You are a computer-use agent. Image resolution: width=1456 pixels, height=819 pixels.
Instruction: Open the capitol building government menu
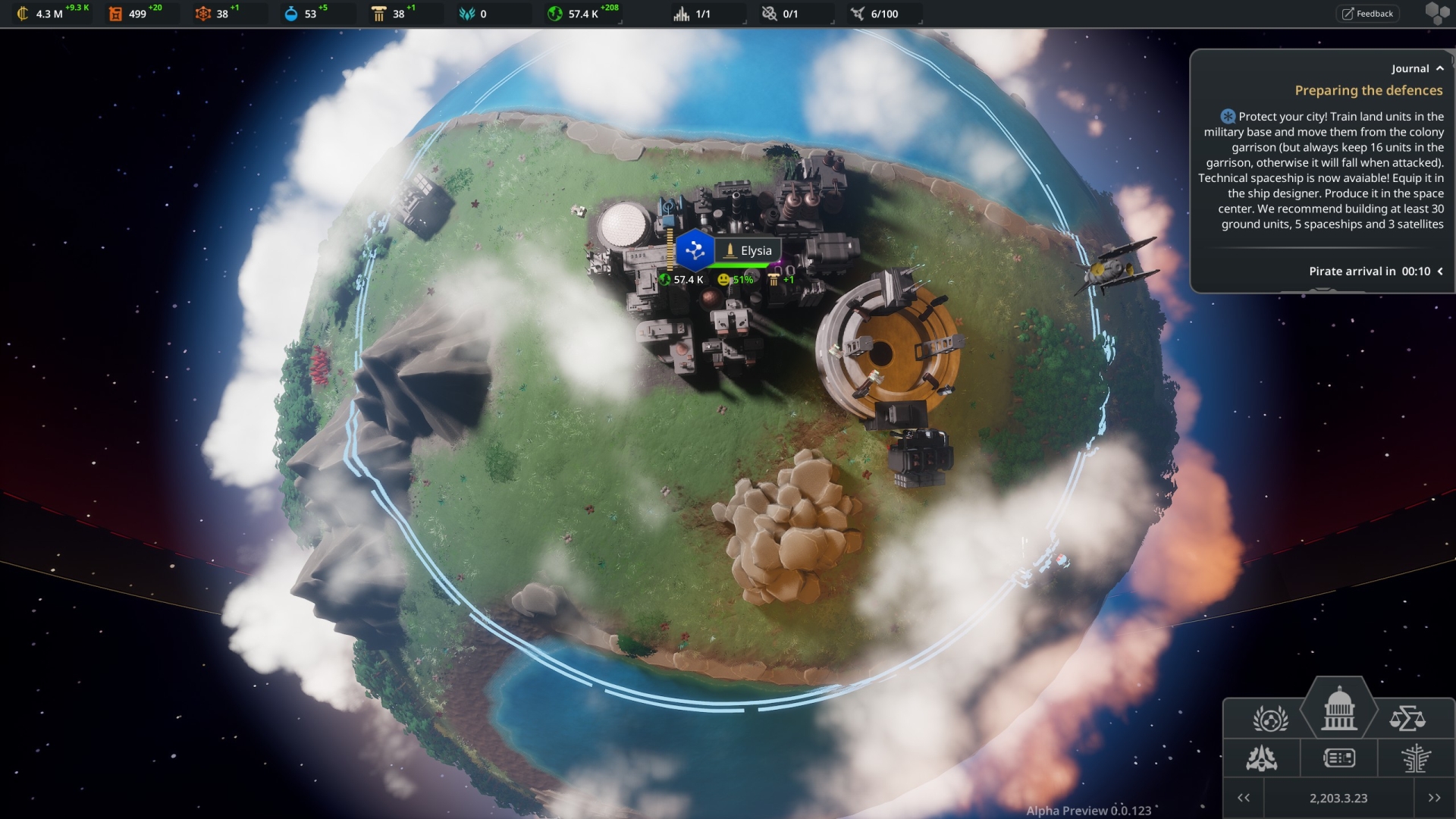point(1338,709)
